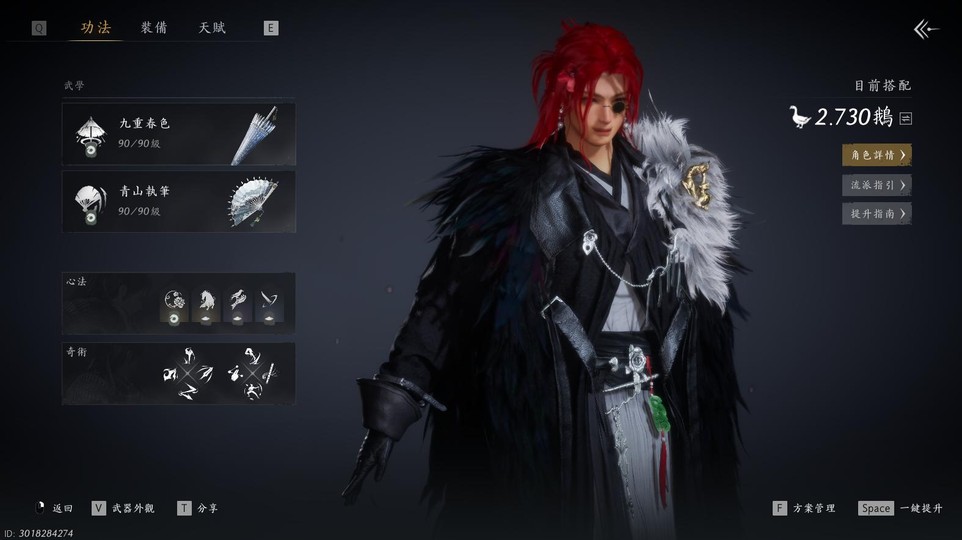Click the swap icon beside the goose score
The image size is (962, 540).
coord(905,118)
